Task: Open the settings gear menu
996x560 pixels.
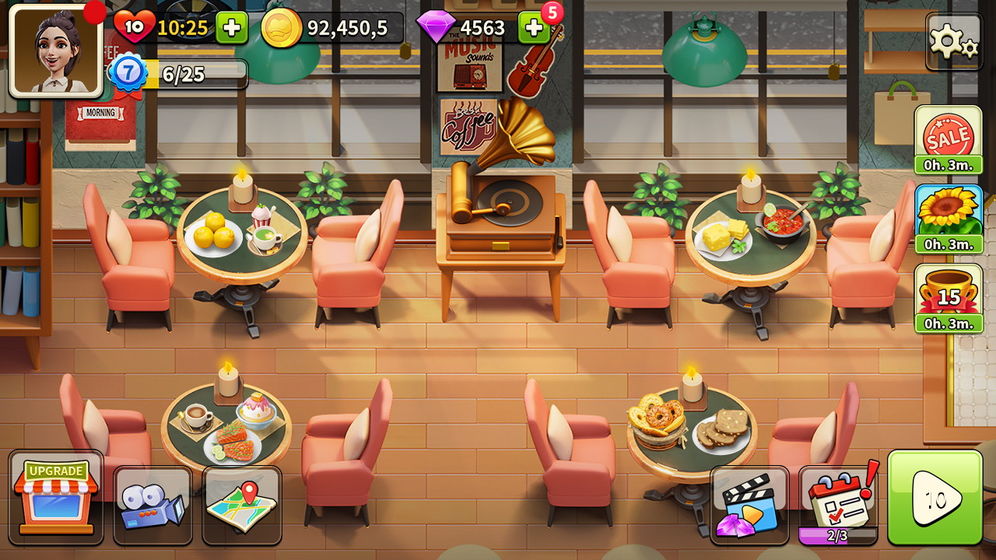Action: point(953,41)
